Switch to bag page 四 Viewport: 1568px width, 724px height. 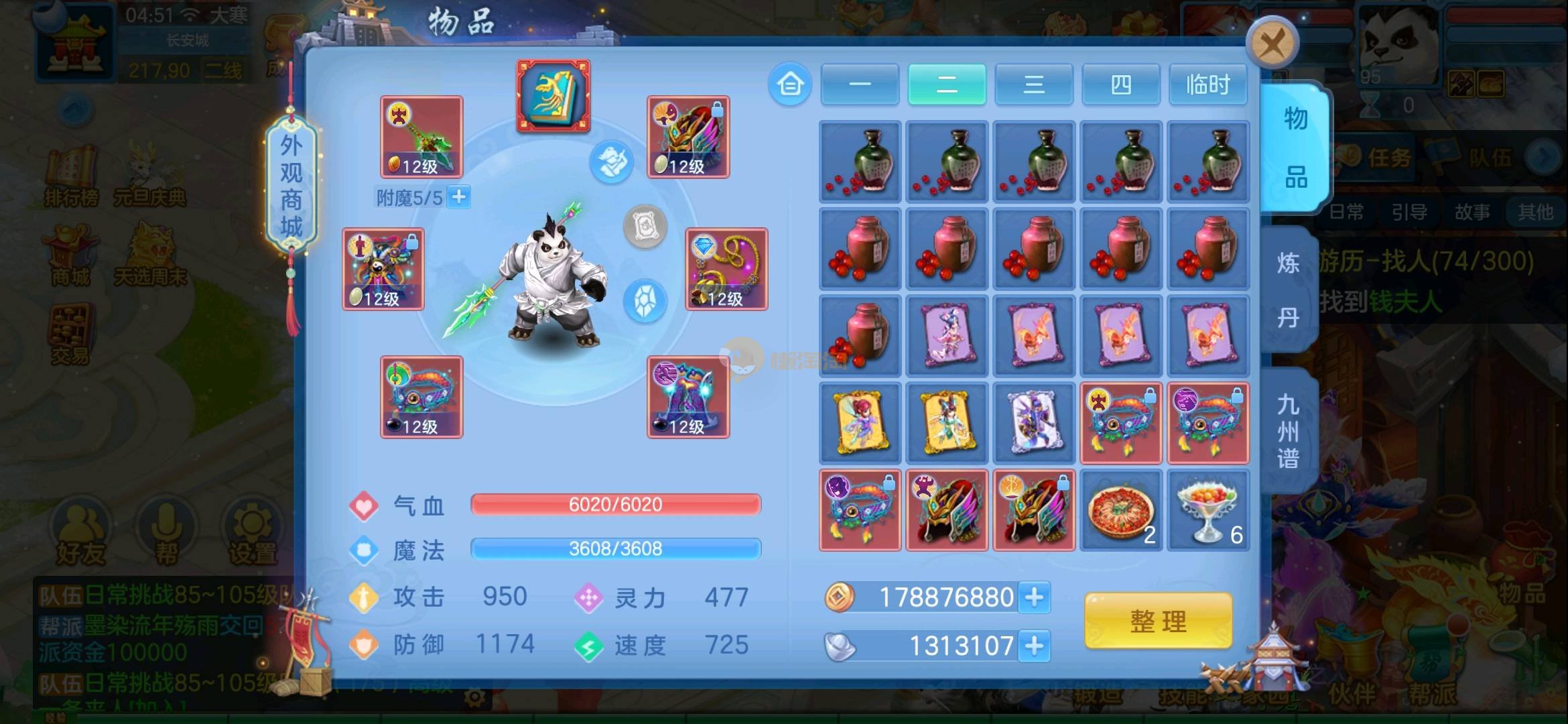[1121, 85]
